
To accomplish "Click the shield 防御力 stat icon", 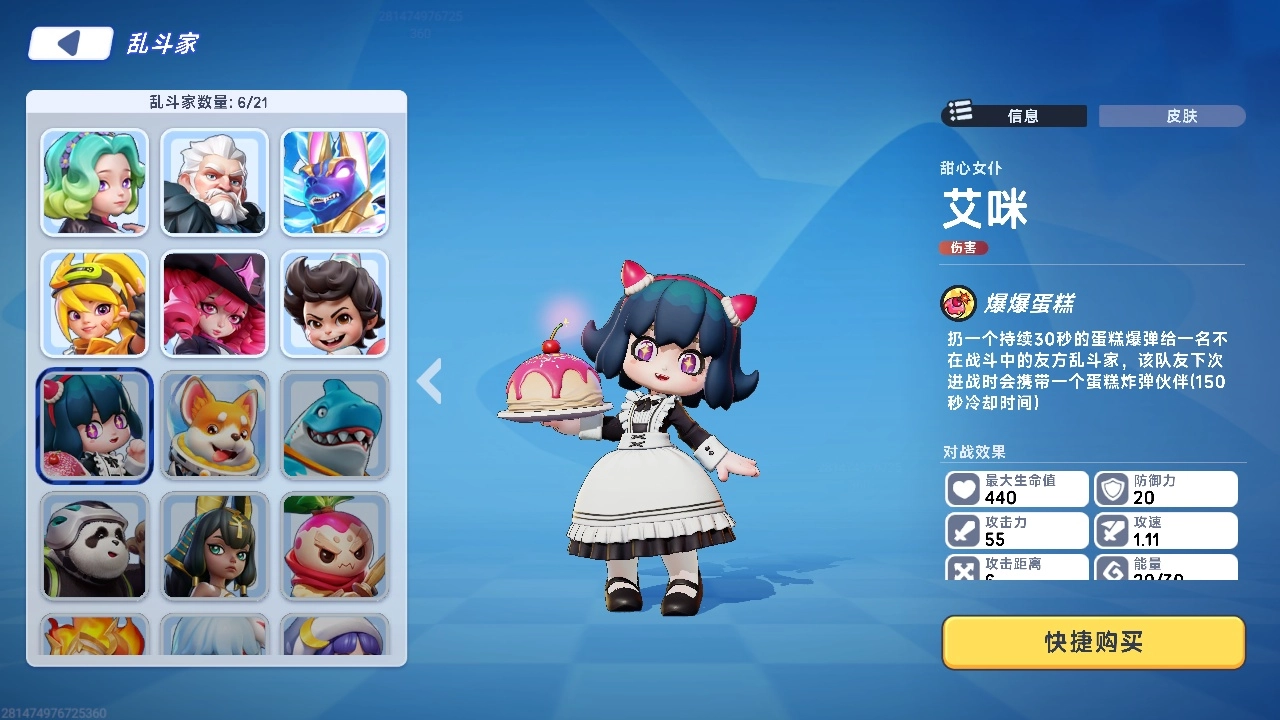I will (1113, 488).
